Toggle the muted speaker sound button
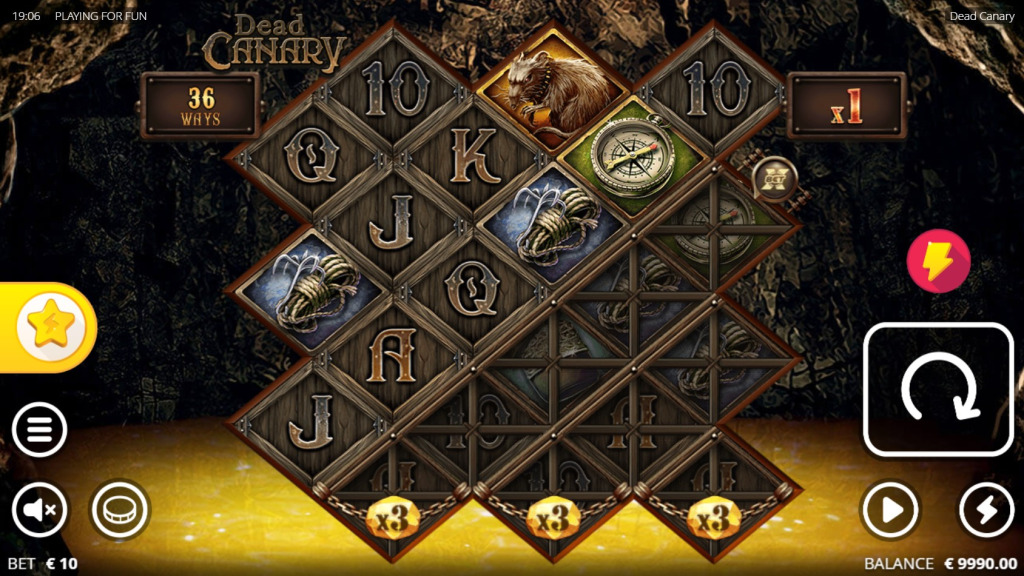This screenshot has height=576, width=1024. (40, 511)
